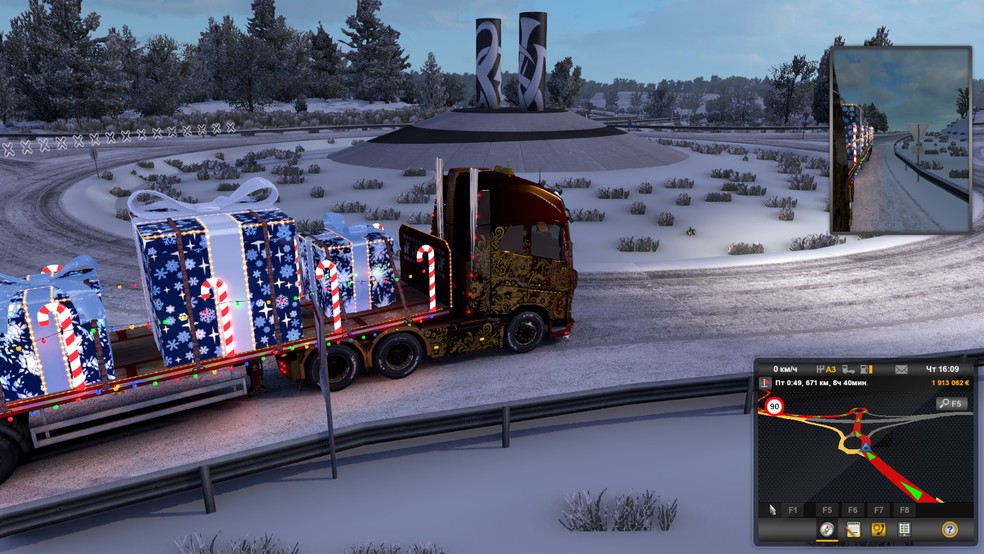Open the navigation compass tab
This screenshot has height=554, width=984.
(827, 529)
